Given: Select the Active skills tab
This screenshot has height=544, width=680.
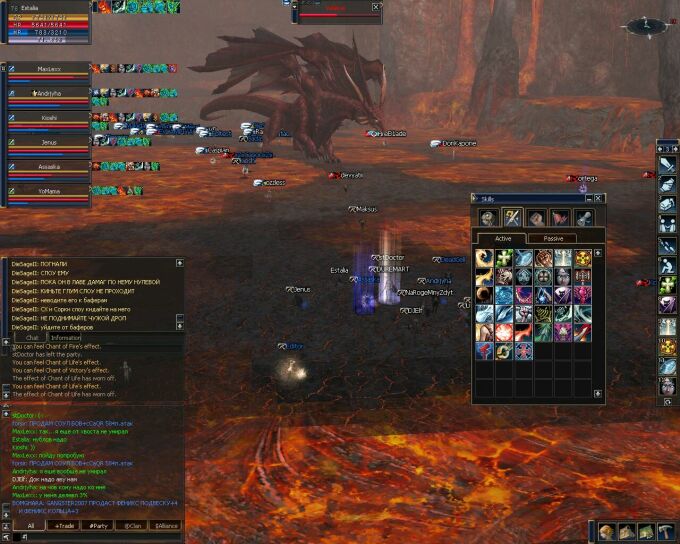Looking at the screenshot, I should point(504,238).
